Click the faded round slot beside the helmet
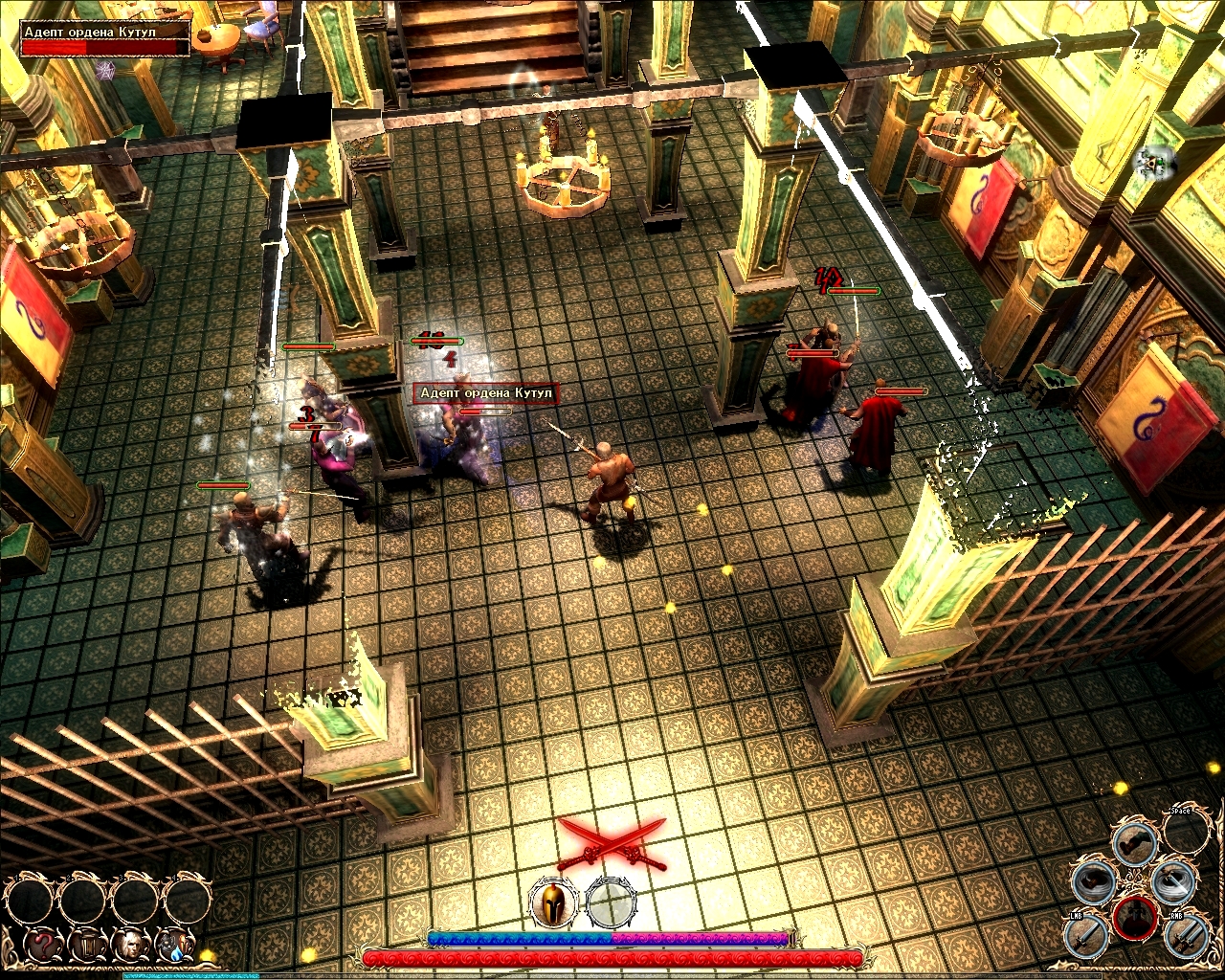The width and height of the screenshot is (1225, 980). [x=611, y=902]
